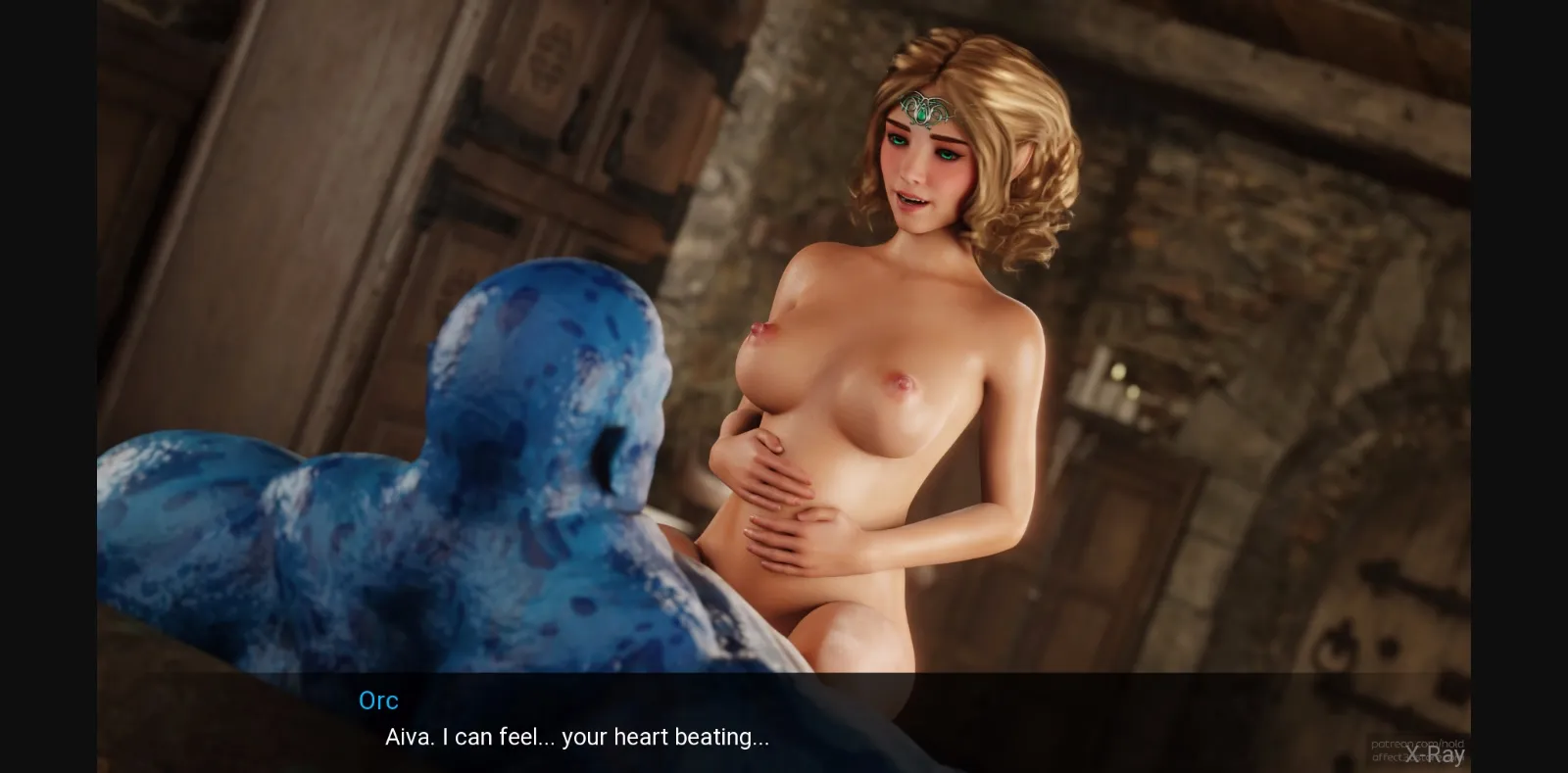Click the word 'Aiva' in dialogue
Viewport: 1568px width, 773px height.
(407, 737)
